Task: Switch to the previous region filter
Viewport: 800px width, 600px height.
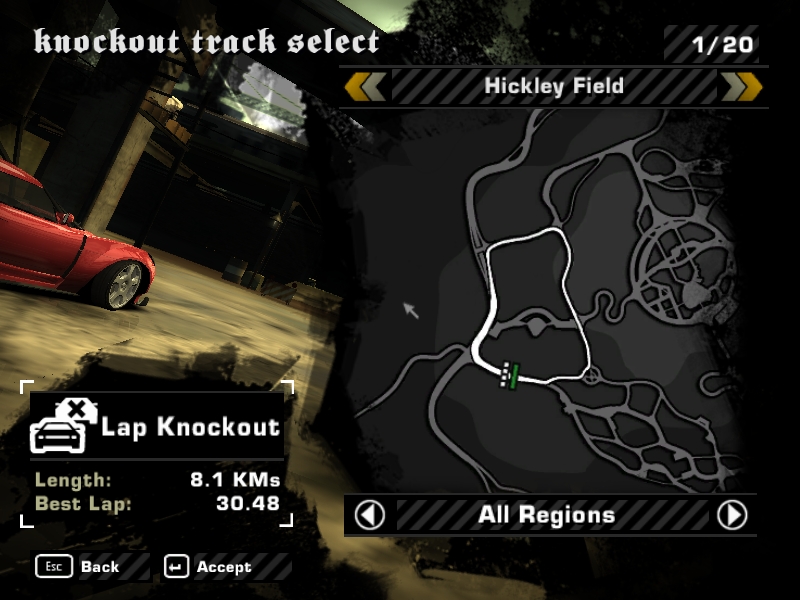Action: click(370, 515)
